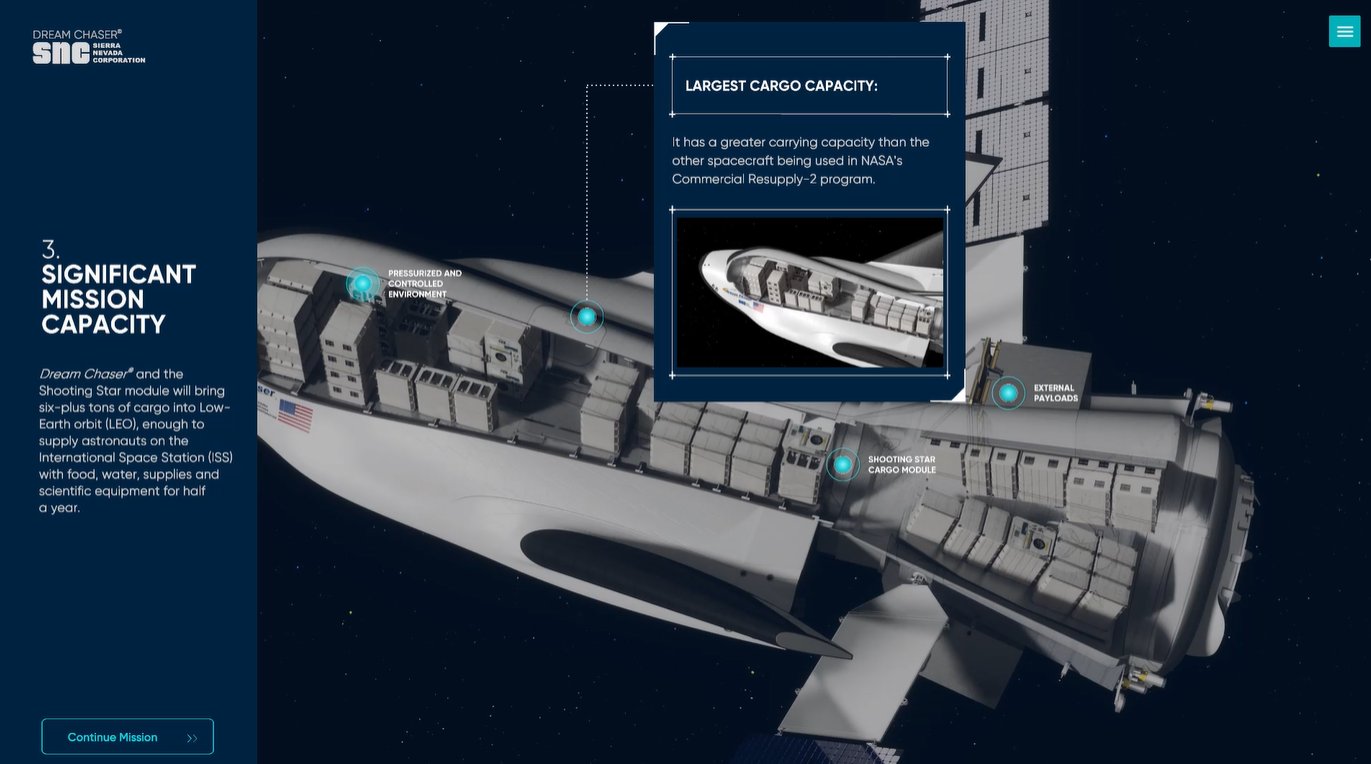Click the double-chevron icon on Continue Mission

[x=191, y=736]
